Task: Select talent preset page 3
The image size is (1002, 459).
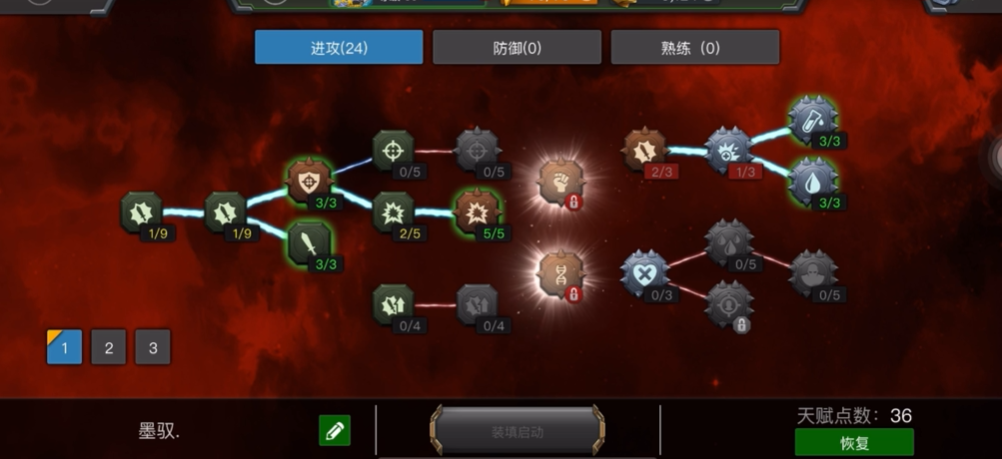Action: coord(153,347)
